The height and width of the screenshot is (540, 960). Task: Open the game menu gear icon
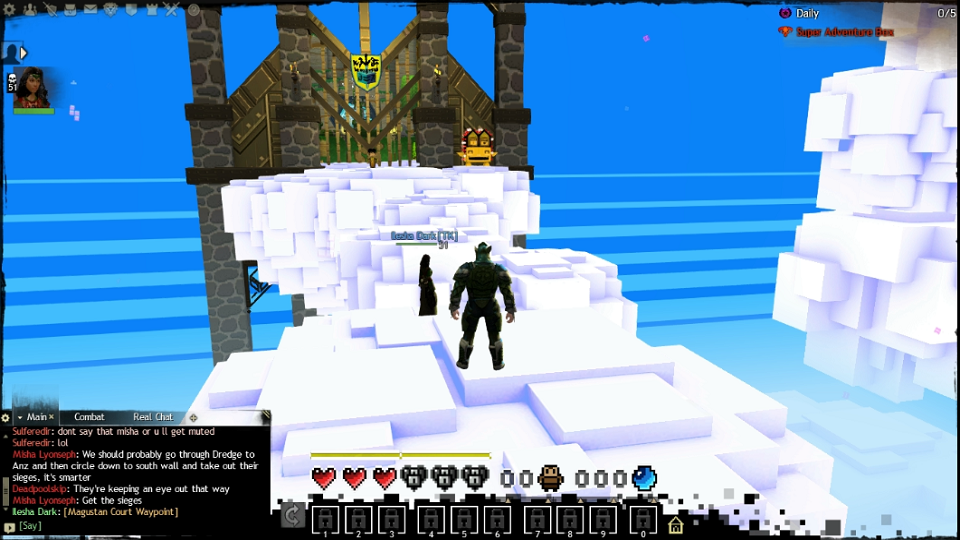(x=10, y=9)
